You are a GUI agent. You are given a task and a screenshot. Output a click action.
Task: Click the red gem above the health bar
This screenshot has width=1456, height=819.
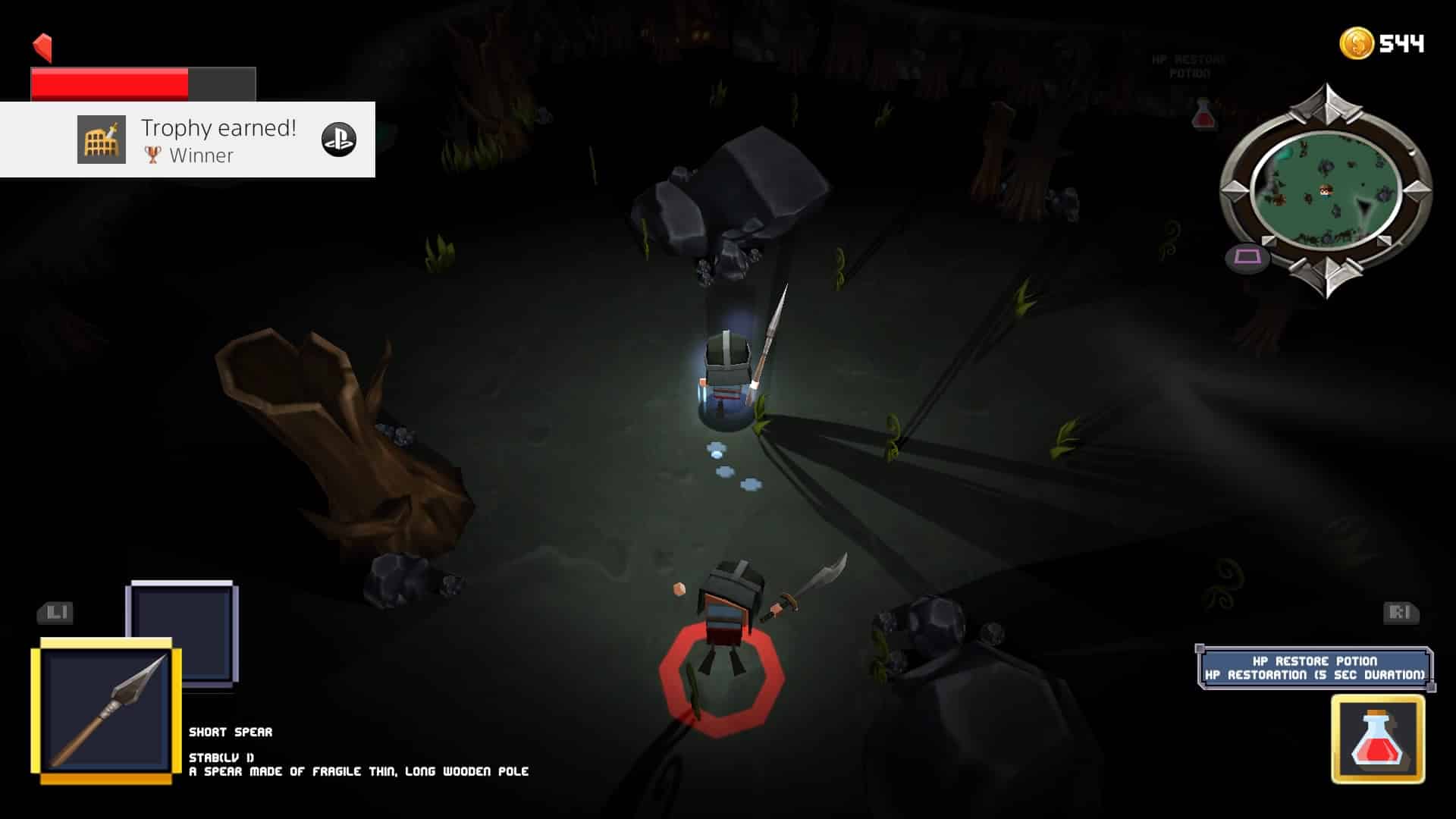pyautogui.click(x=42, y=47)
